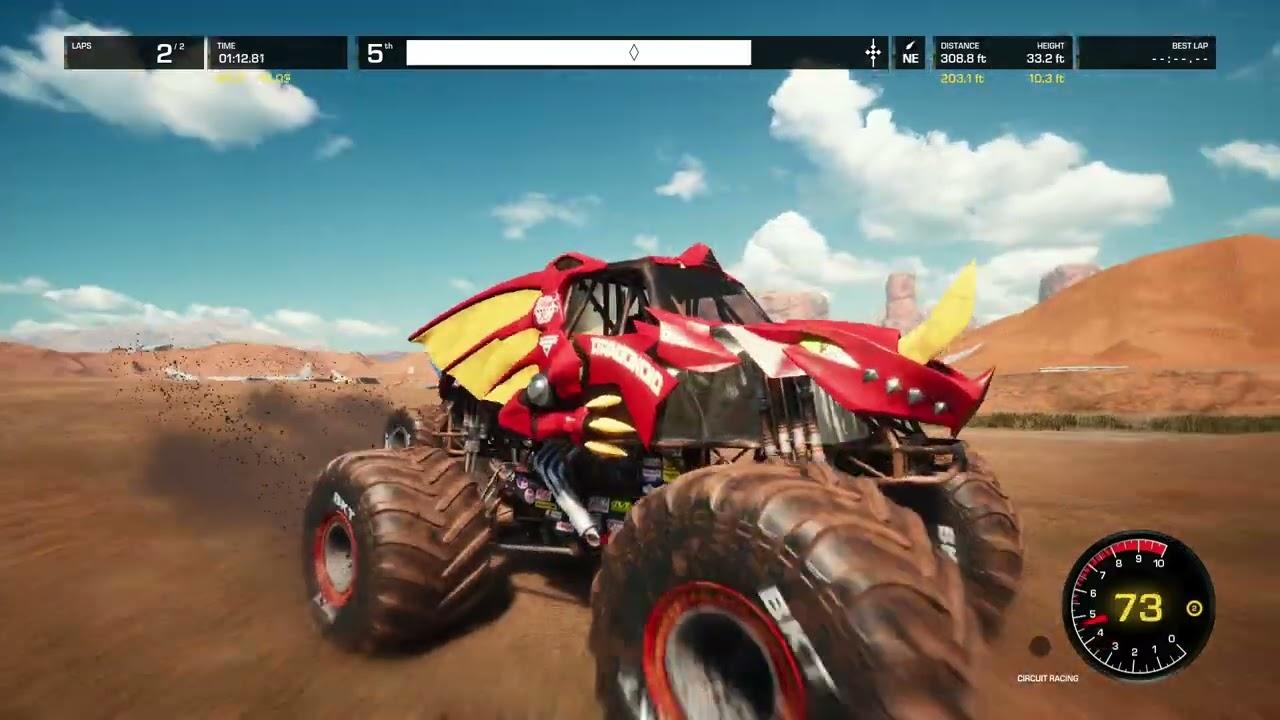
Task: Toggle the compass heading indicator
Action: 910,54
